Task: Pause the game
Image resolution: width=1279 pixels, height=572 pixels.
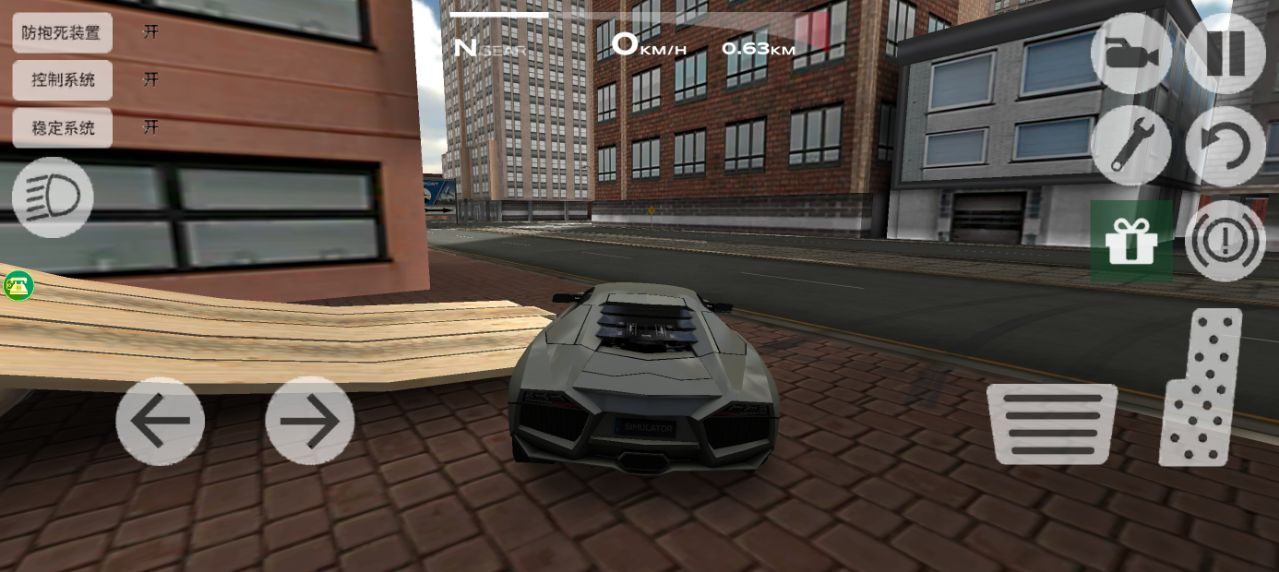Action: point(1225,53)
